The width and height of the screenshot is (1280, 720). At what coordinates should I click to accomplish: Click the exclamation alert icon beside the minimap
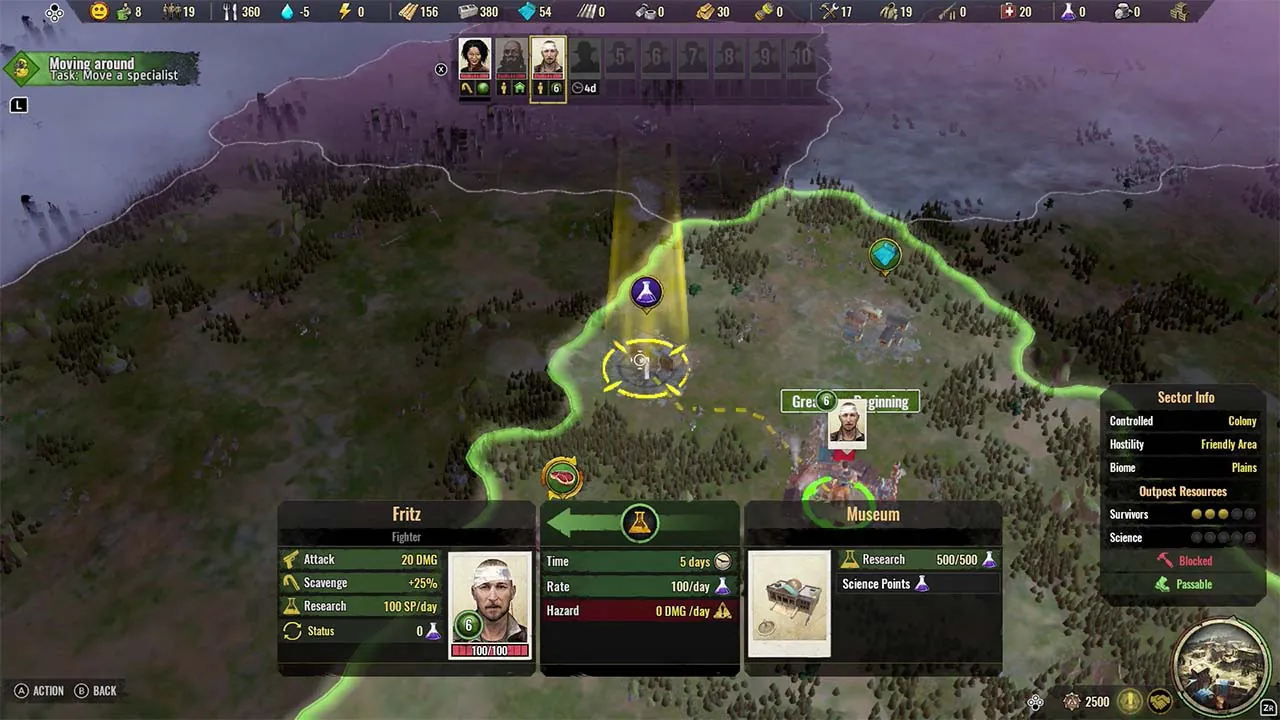(1129, 701)
